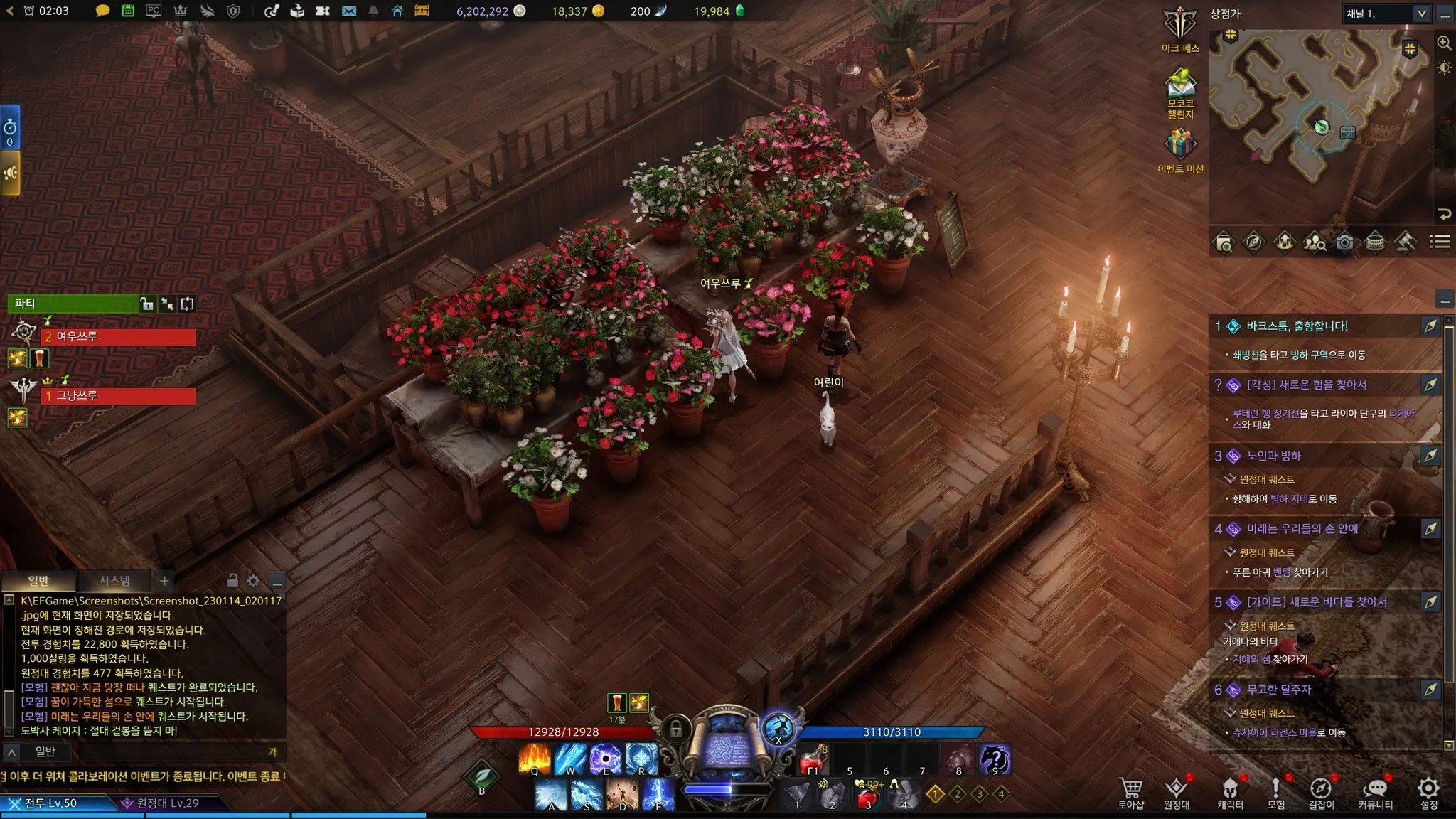Use the red potion in slot F1
This screenshot has height=819, width=1456.
pos(813,759)
